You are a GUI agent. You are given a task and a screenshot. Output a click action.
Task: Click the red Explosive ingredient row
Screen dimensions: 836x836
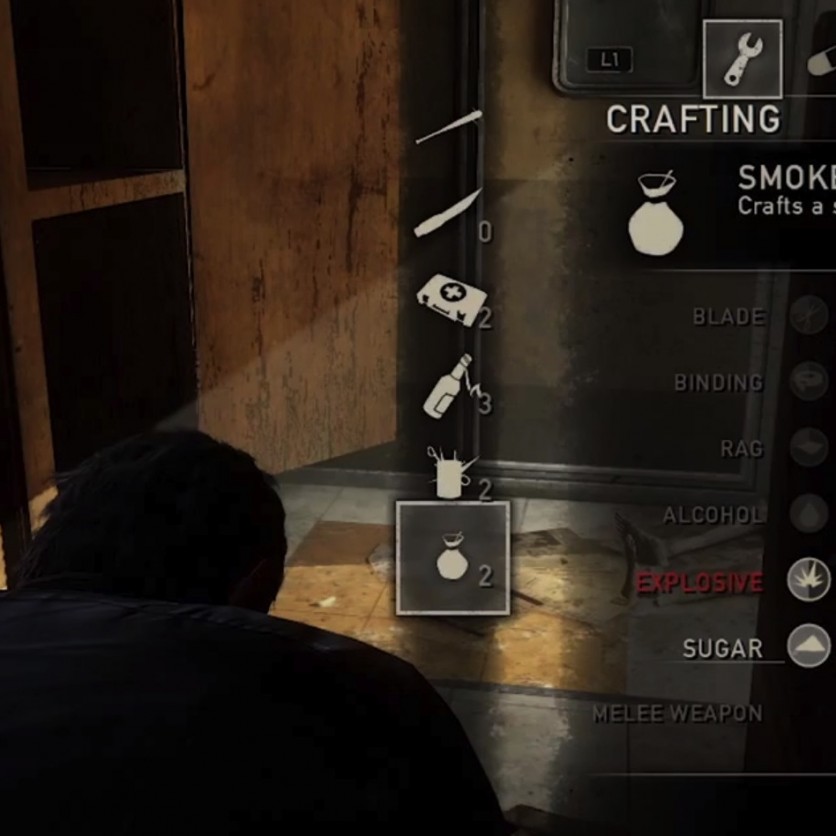click(700, 582)
